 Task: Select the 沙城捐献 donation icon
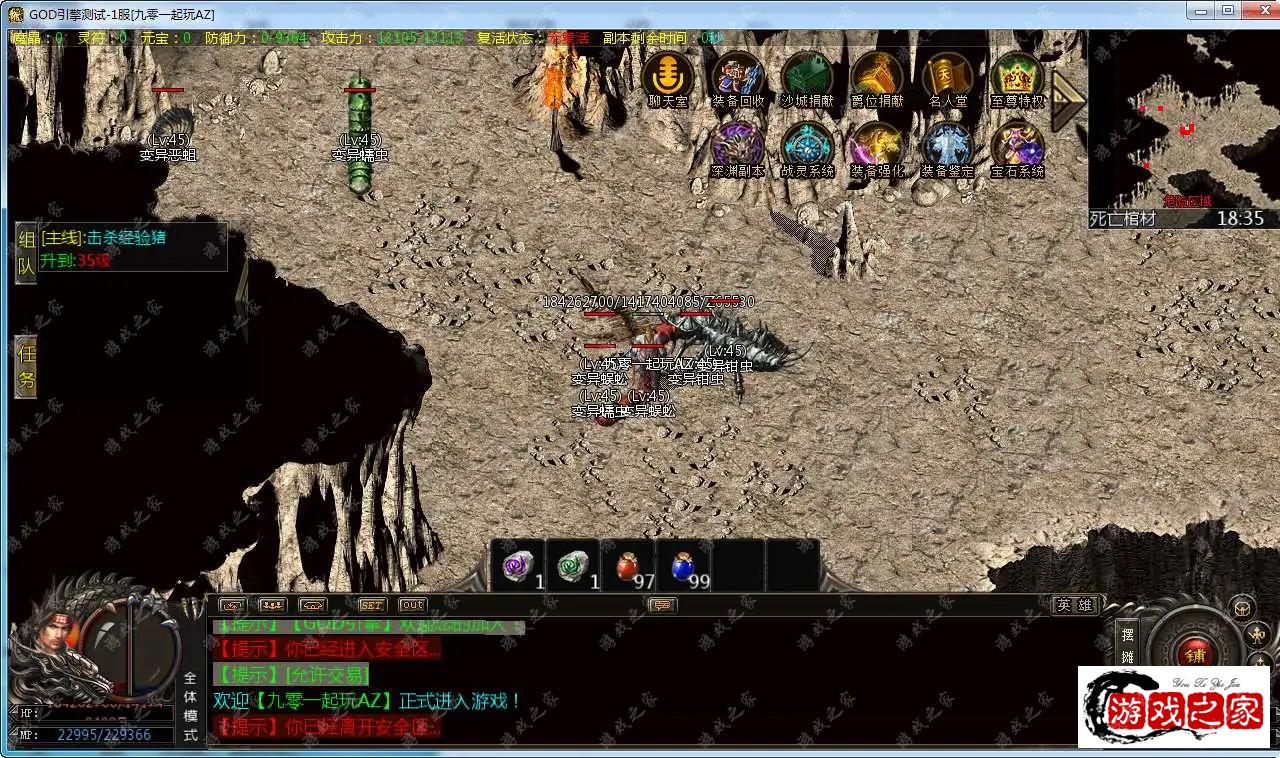(807, 77)
